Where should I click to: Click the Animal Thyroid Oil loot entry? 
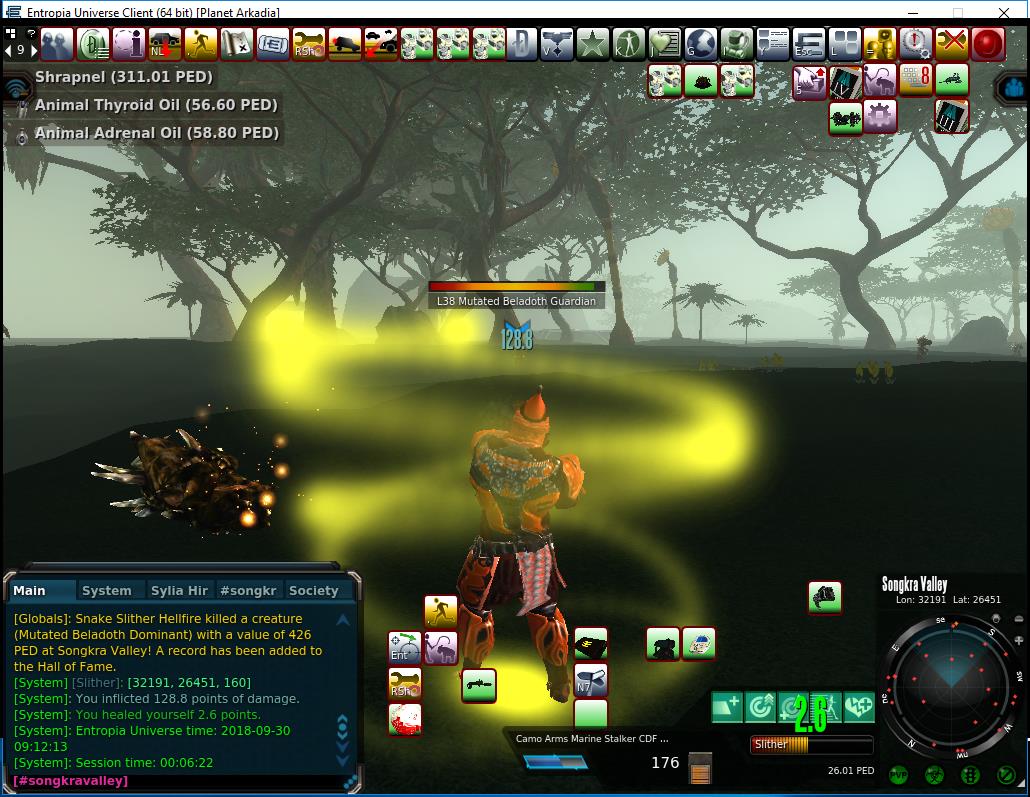click(x=156, y=105)
